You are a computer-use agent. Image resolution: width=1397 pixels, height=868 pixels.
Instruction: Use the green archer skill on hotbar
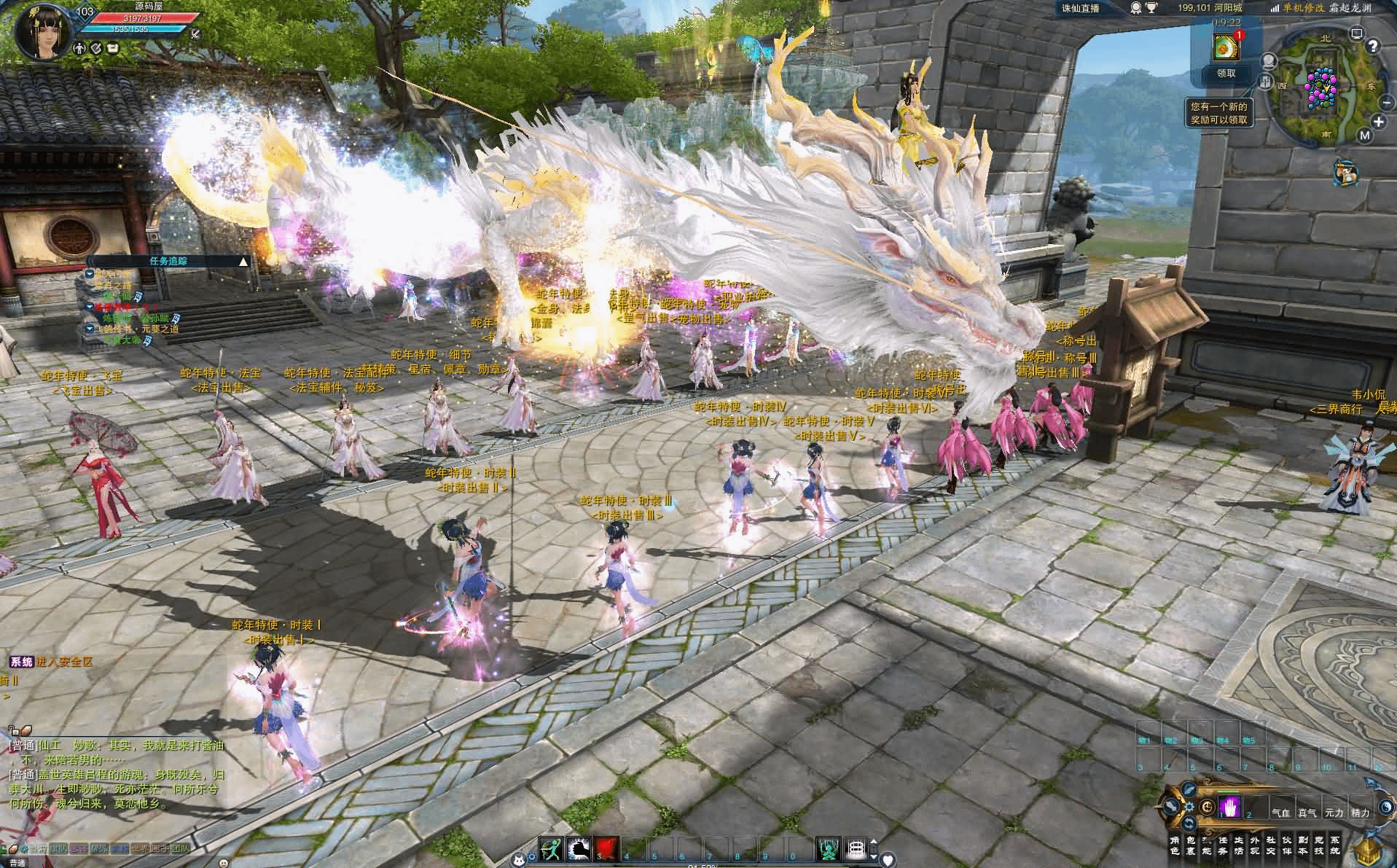(550, 848)
